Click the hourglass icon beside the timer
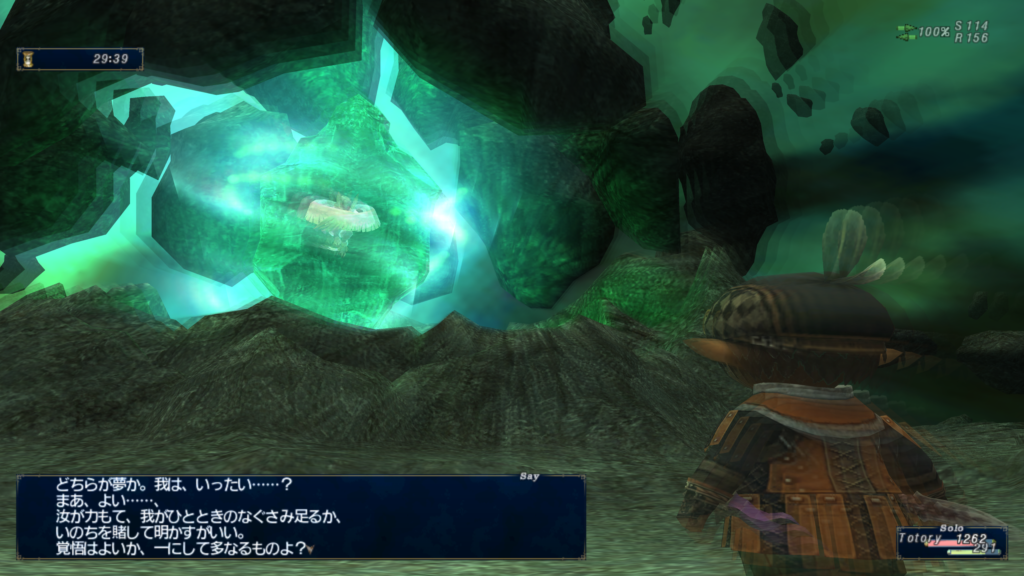 click(x=28, y=59)
